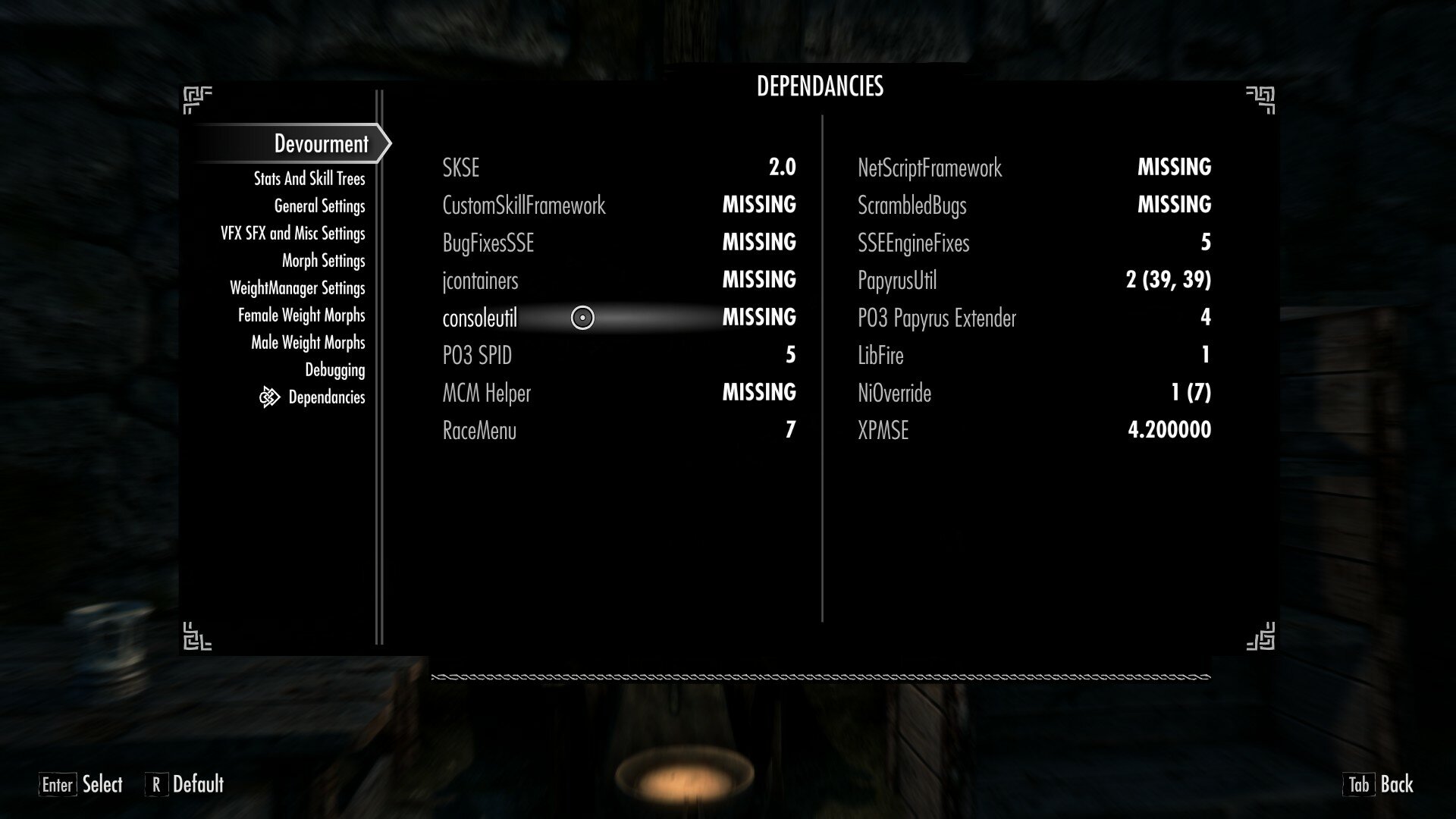
Task: Open the Morph Settings page
Action: [322, 260]
